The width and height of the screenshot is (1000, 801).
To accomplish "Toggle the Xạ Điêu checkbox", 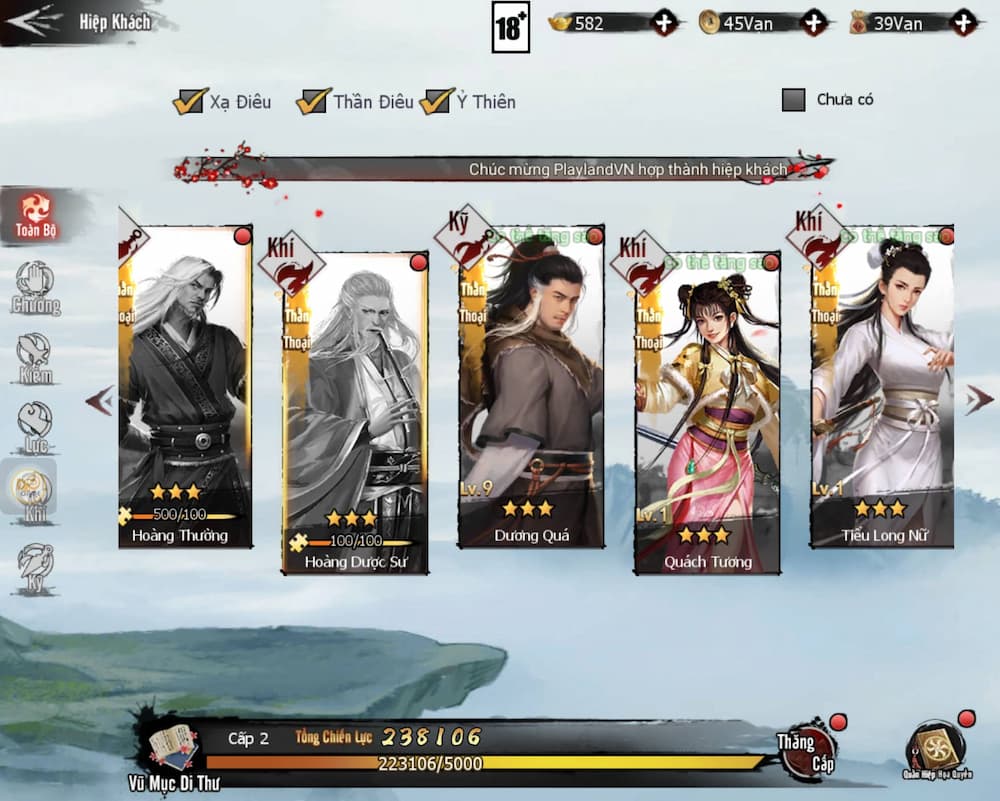I will [x=188, y=101].
